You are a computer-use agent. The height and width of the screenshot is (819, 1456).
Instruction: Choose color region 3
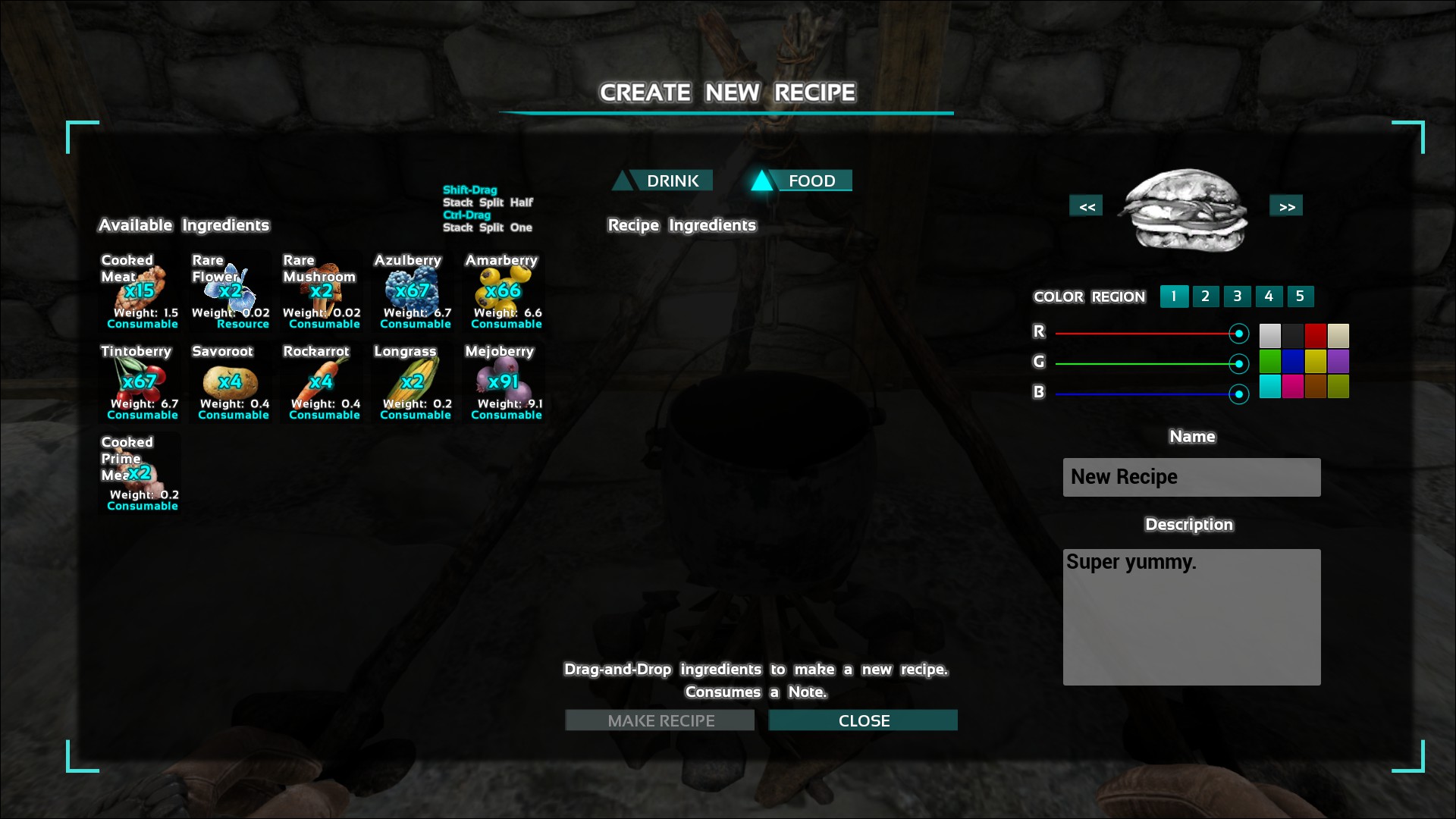[1237, 297]
